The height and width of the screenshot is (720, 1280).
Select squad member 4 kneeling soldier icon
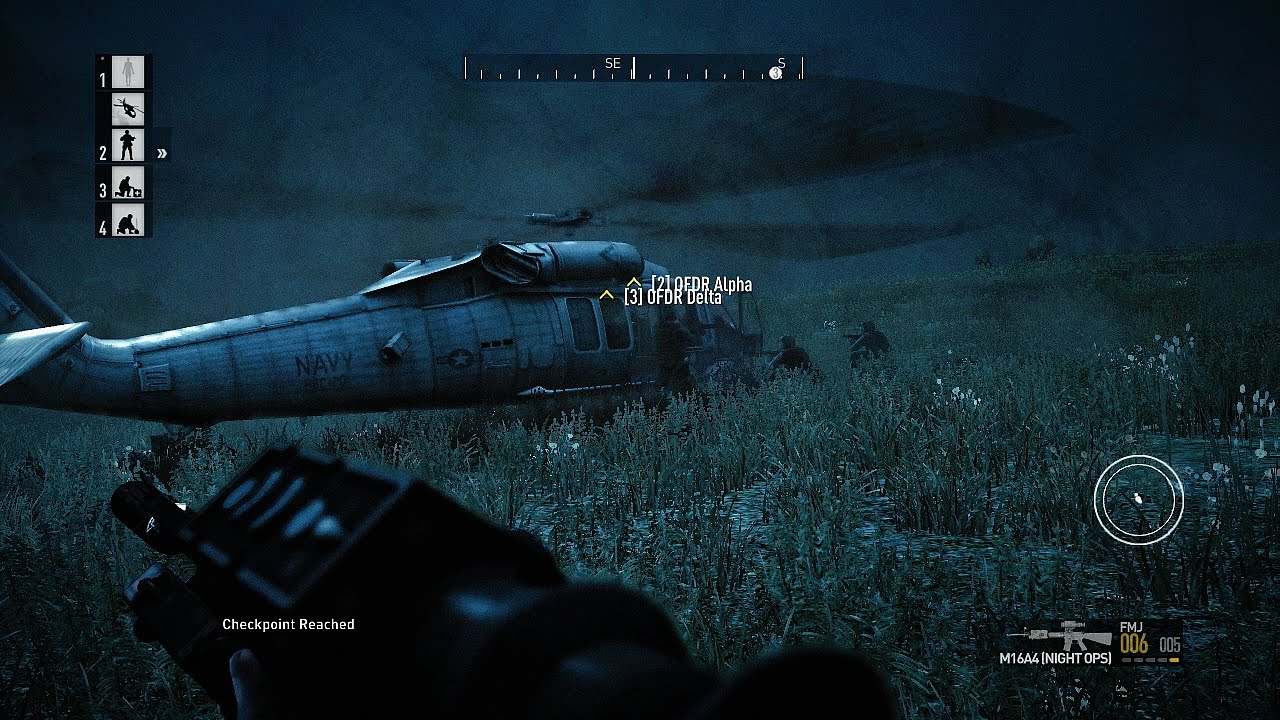coord(128,220)
